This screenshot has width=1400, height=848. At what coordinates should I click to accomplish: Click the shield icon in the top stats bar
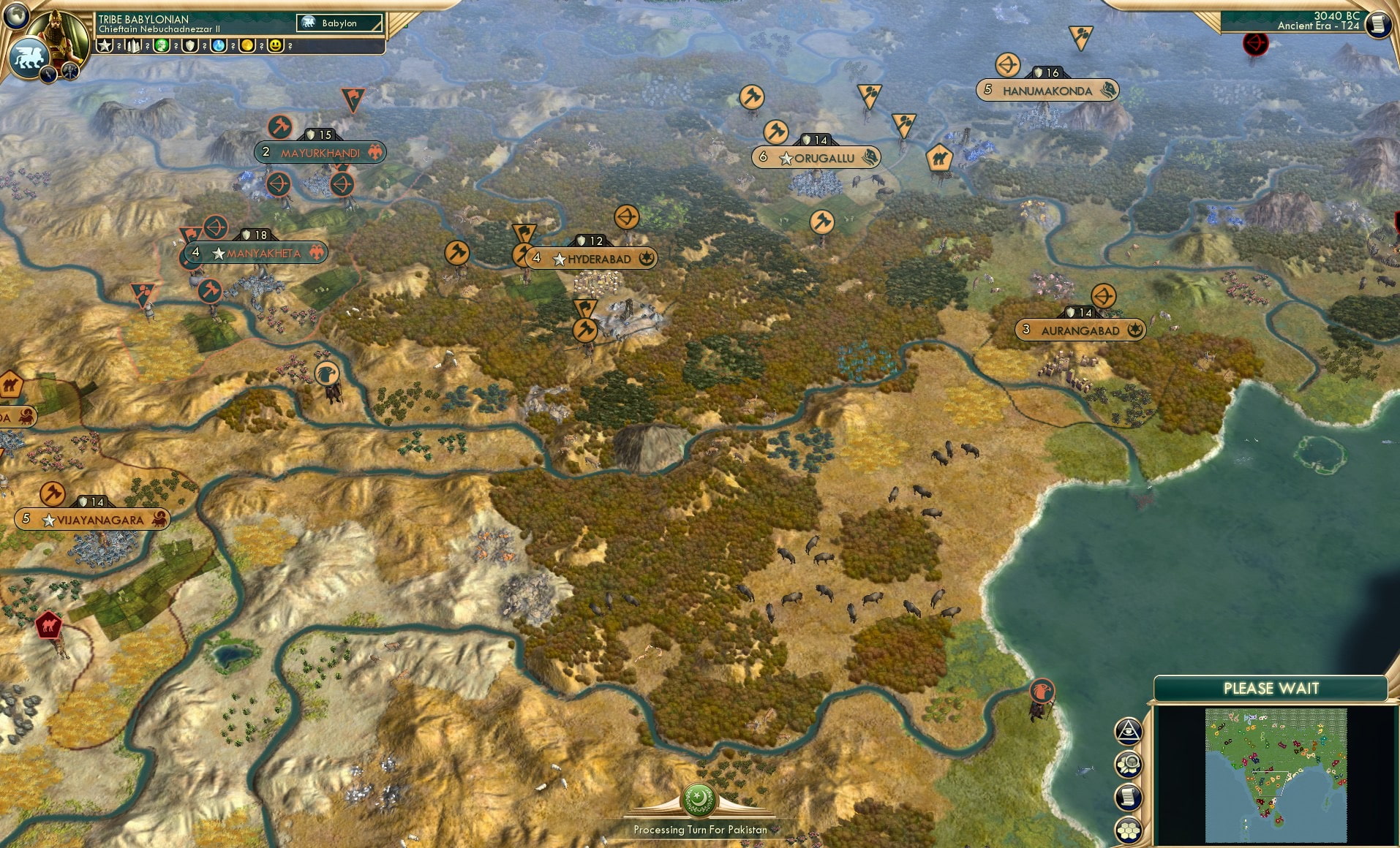[190, 45]
